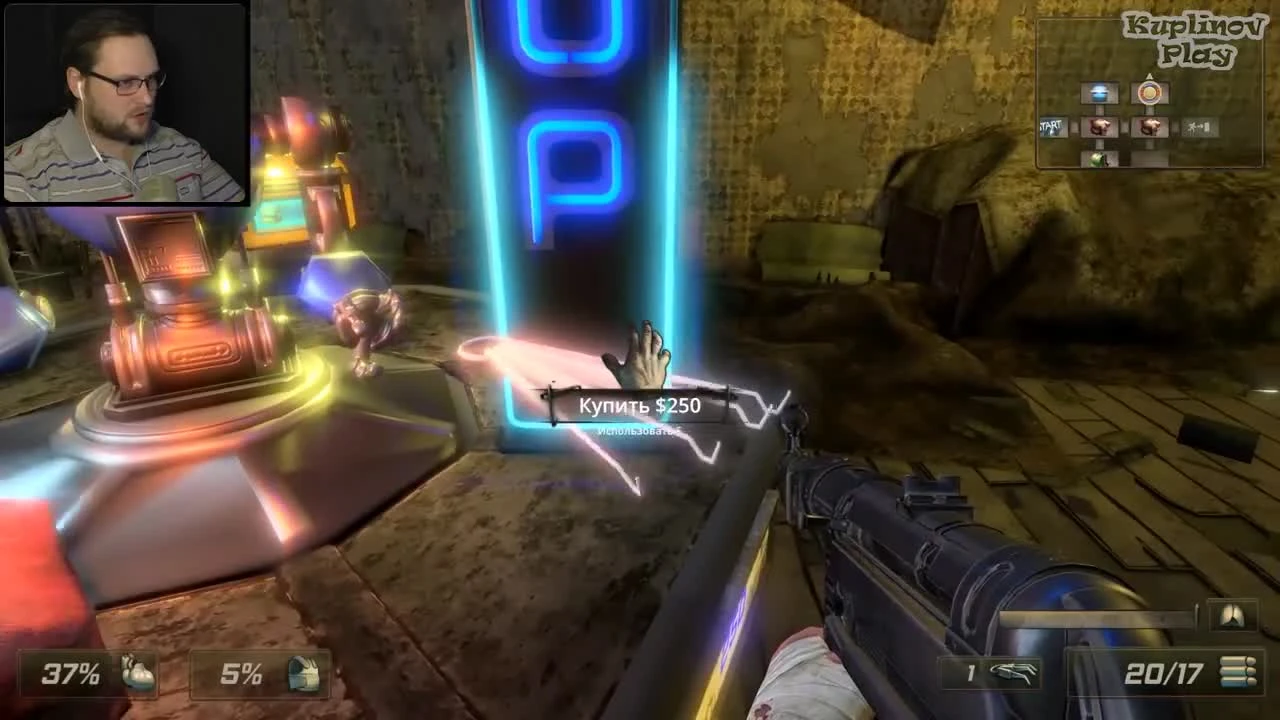Click the left enemy head icon on the minimap
The width and height of the screenshot is (1280, 720).
click(1099, 126)
